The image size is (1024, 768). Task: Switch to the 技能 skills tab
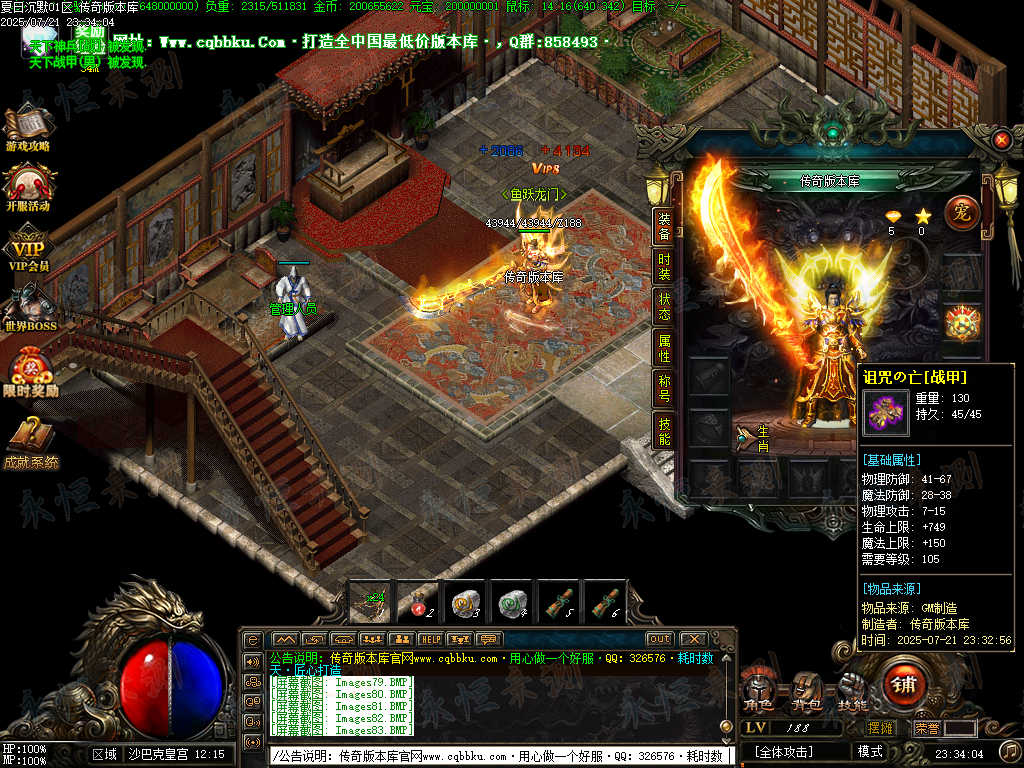coord(664,431)
